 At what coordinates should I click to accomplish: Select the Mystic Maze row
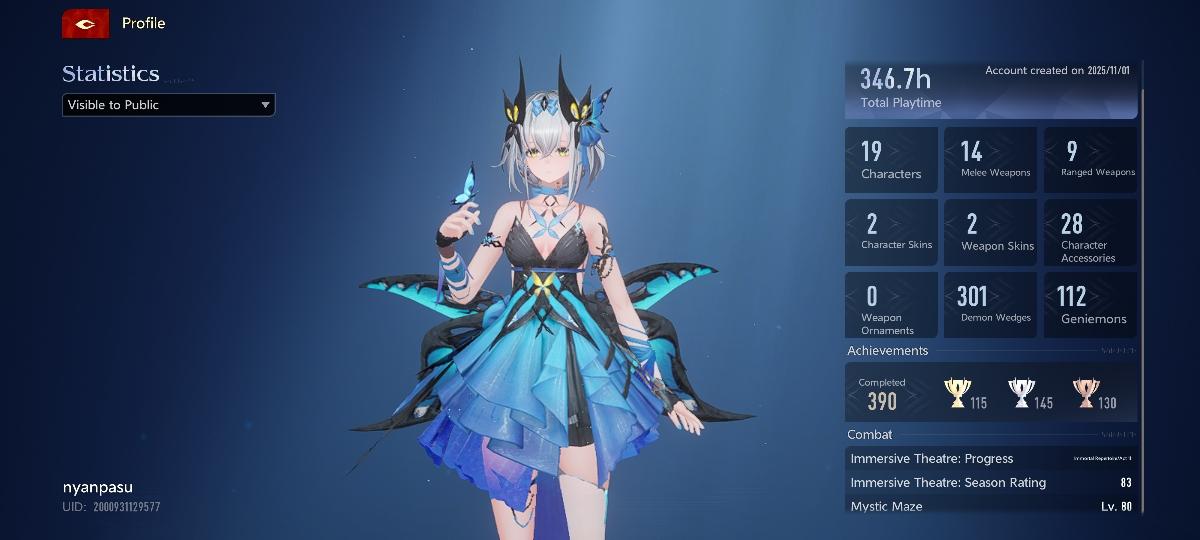pos(991,506)
